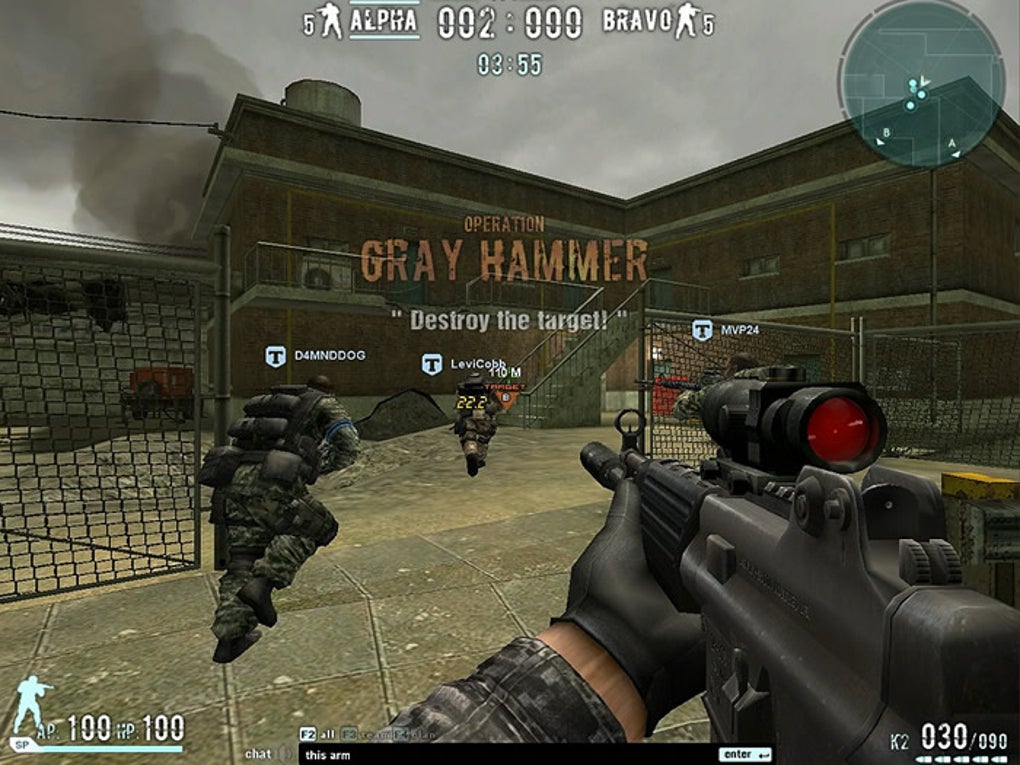The image size is (1020, 765).
Task: Click the soldier stance icon
Action: click(33, 704)
